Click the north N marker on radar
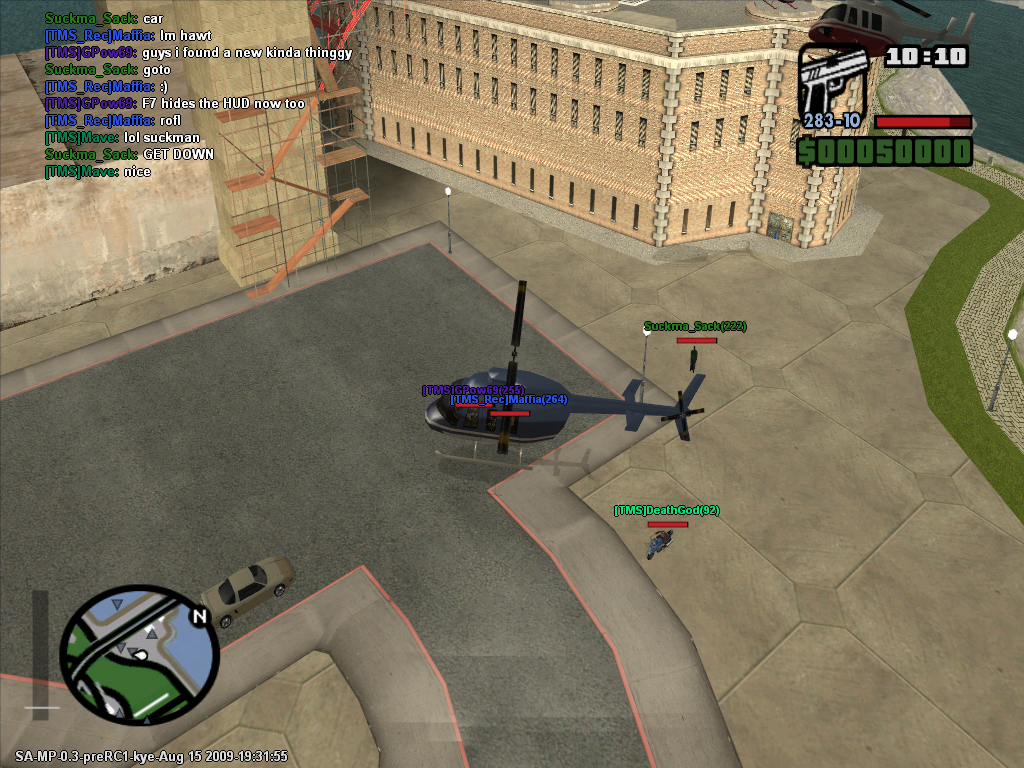This screenshot has height=768, width=1024. 199,617
